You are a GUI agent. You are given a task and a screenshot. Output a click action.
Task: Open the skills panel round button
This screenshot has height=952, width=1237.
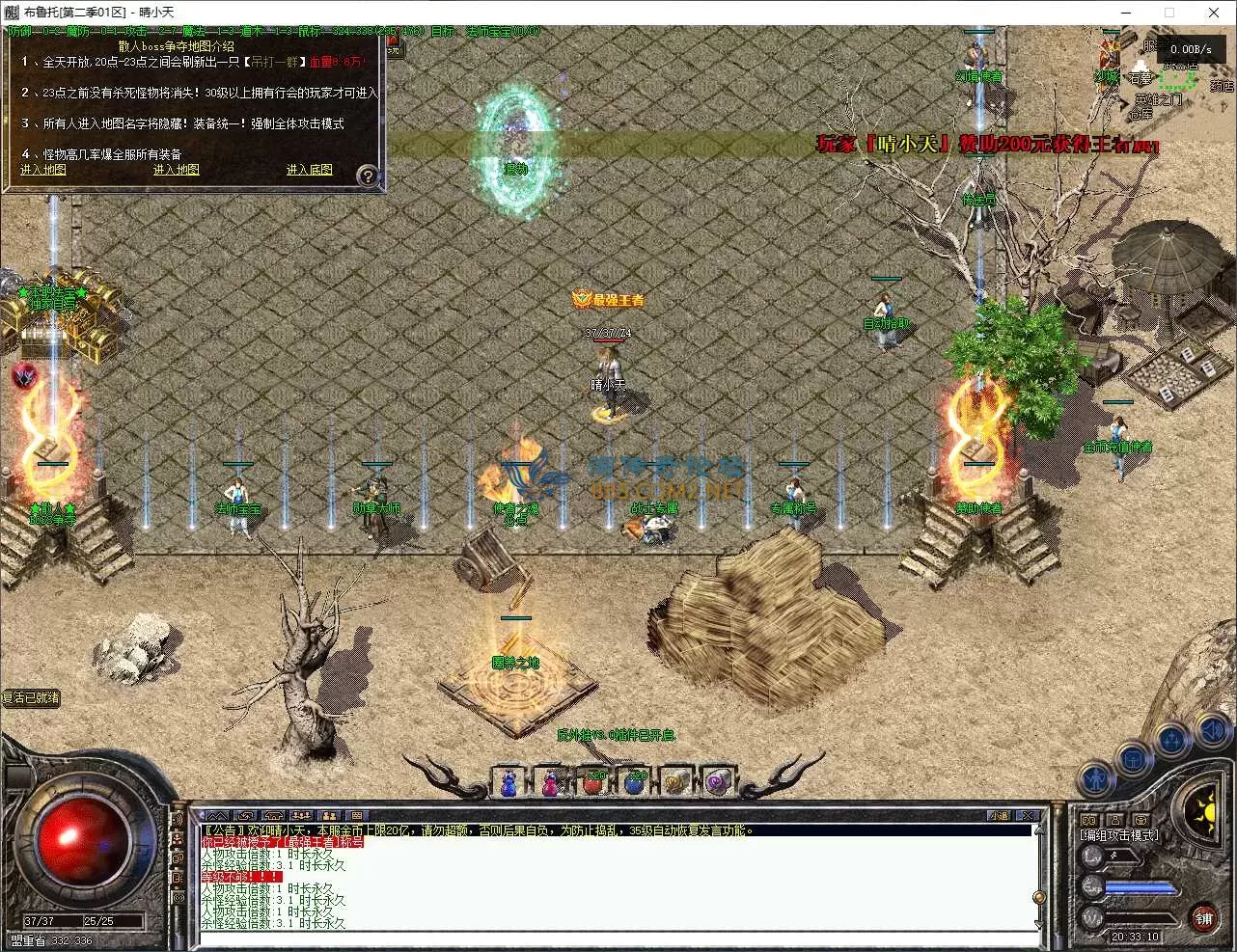[1172, 741]
